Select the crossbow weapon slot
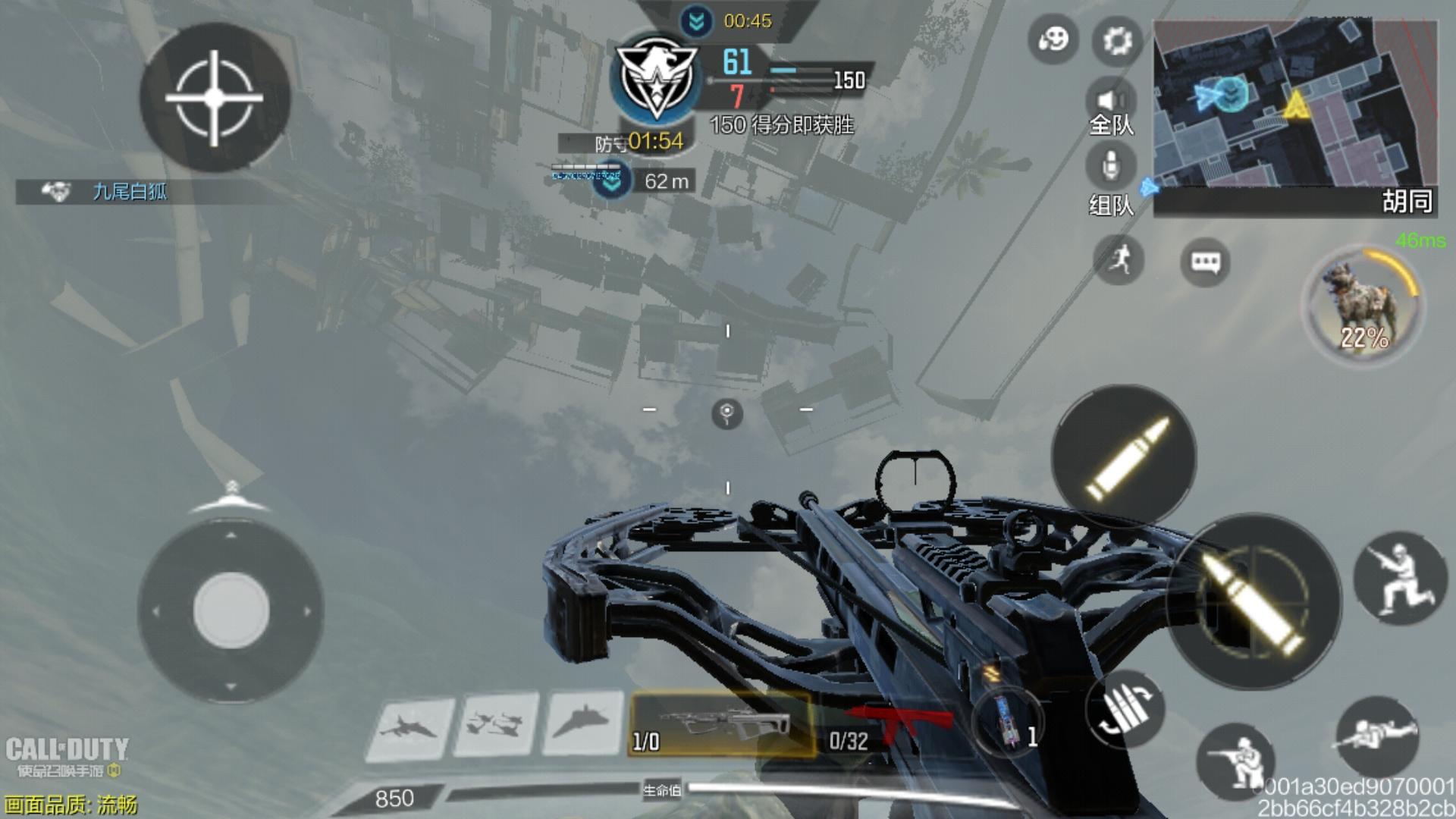The width and height of the screenshot is (1456, 819). click(x=722, y=726)
